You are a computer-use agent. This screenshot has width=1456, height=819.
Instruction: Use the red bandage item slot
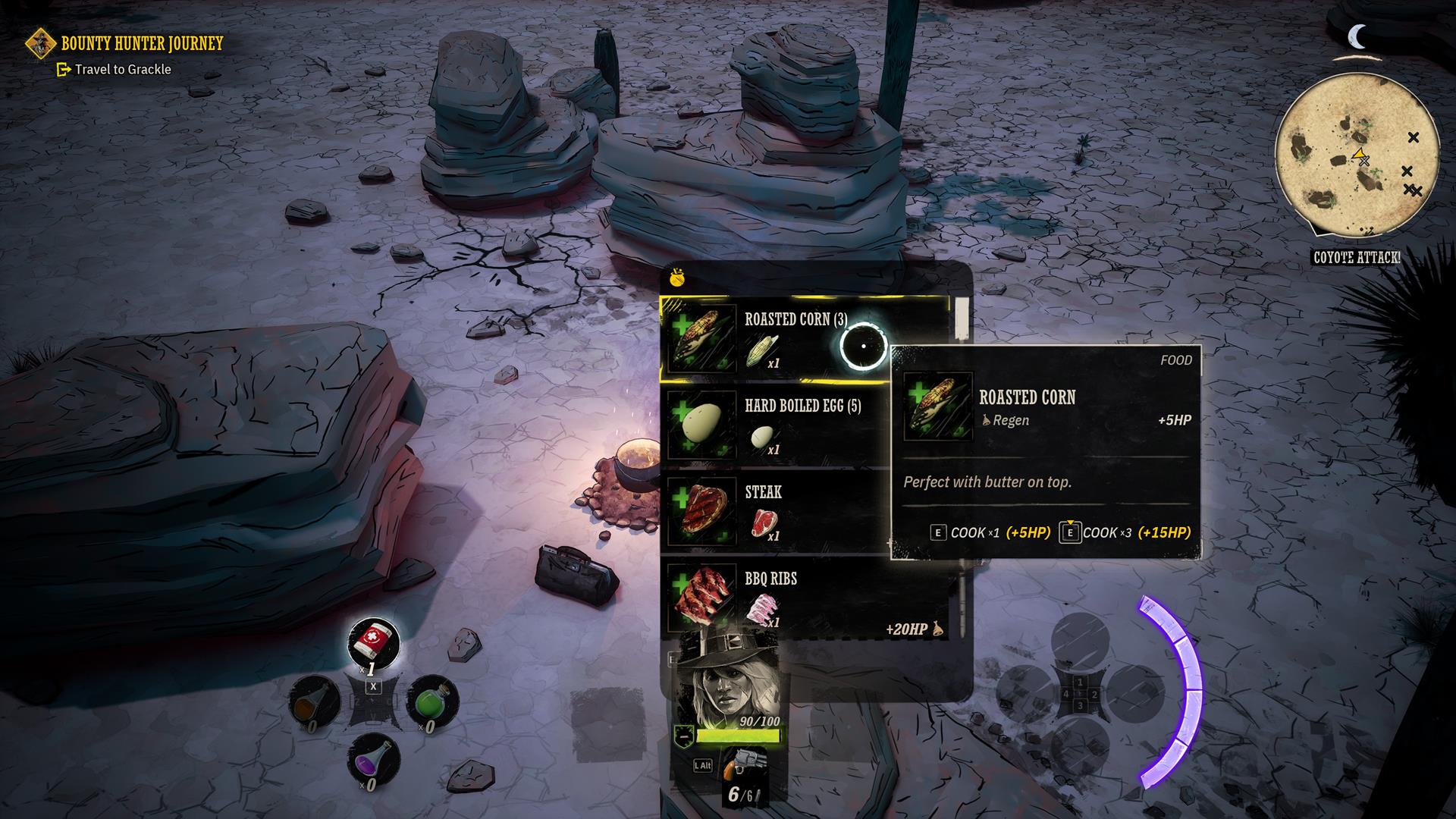(373, 642)
